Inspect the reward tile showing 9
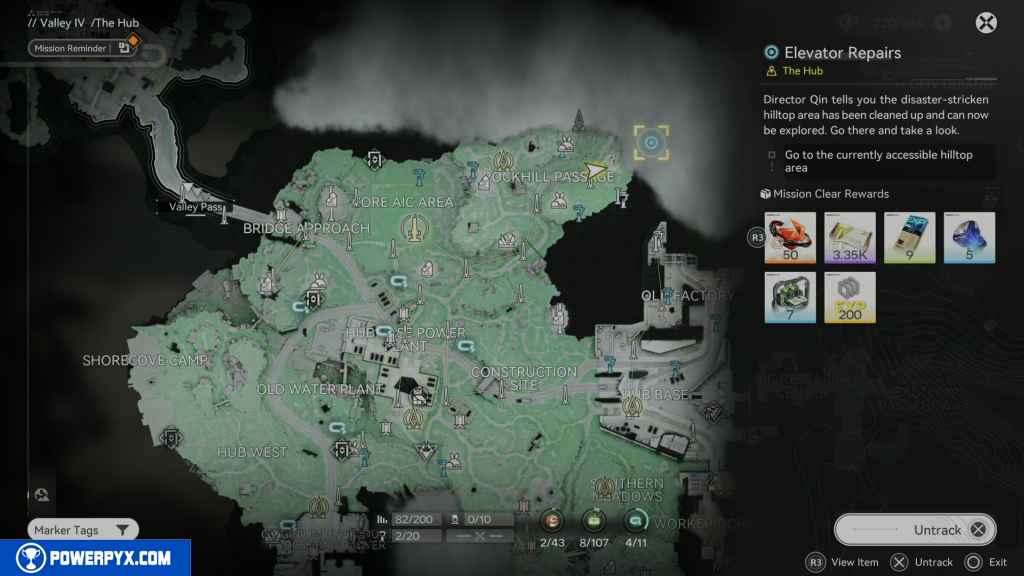Image resolution: width=1024 pixels, height=576 pixels. coord(910,237)
